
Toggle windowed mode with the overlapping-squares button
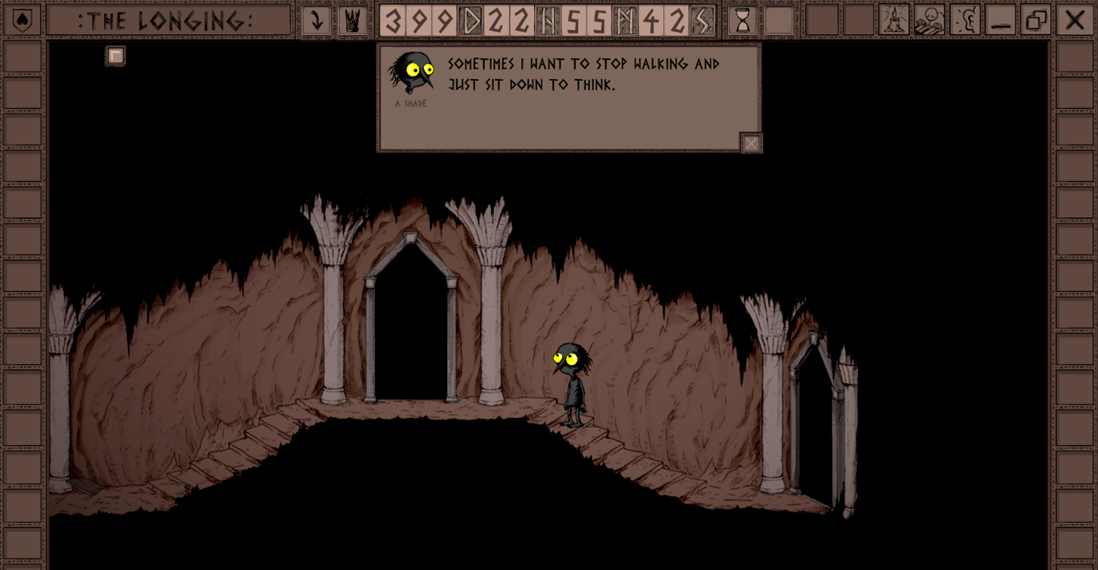[1036, 20]
